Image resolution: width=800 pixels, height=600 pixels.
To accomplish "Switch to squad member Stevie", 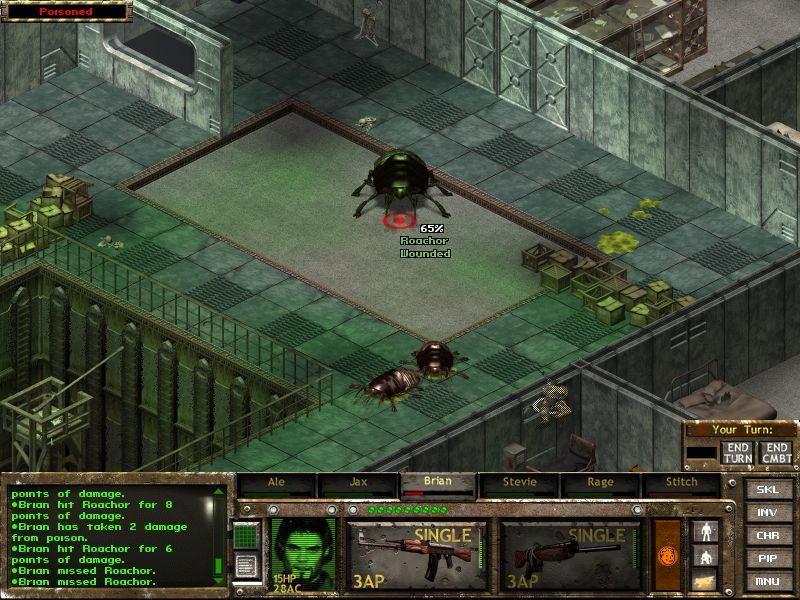I will tap(519, 482).
